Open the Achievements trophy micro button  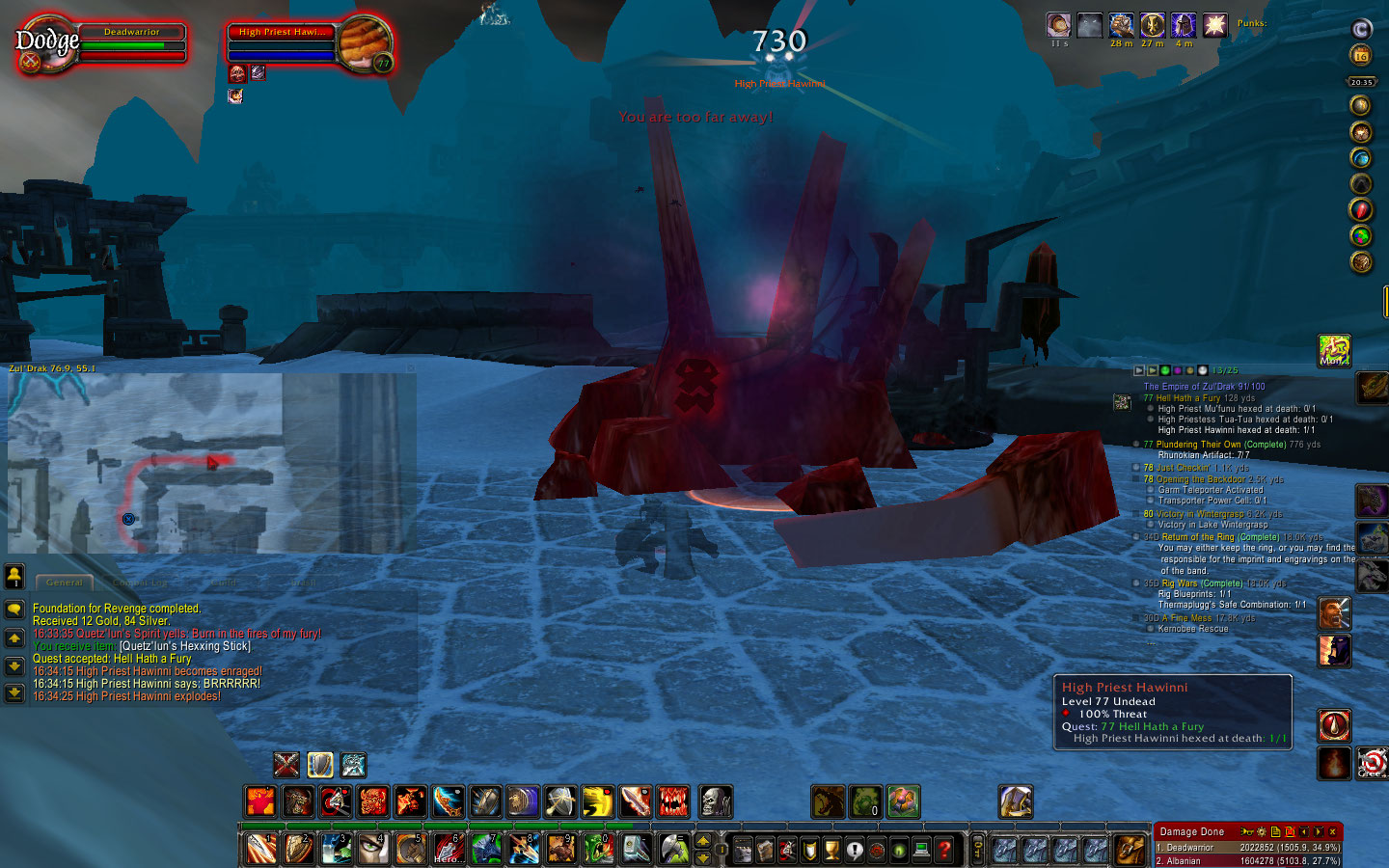pos(831,850)
